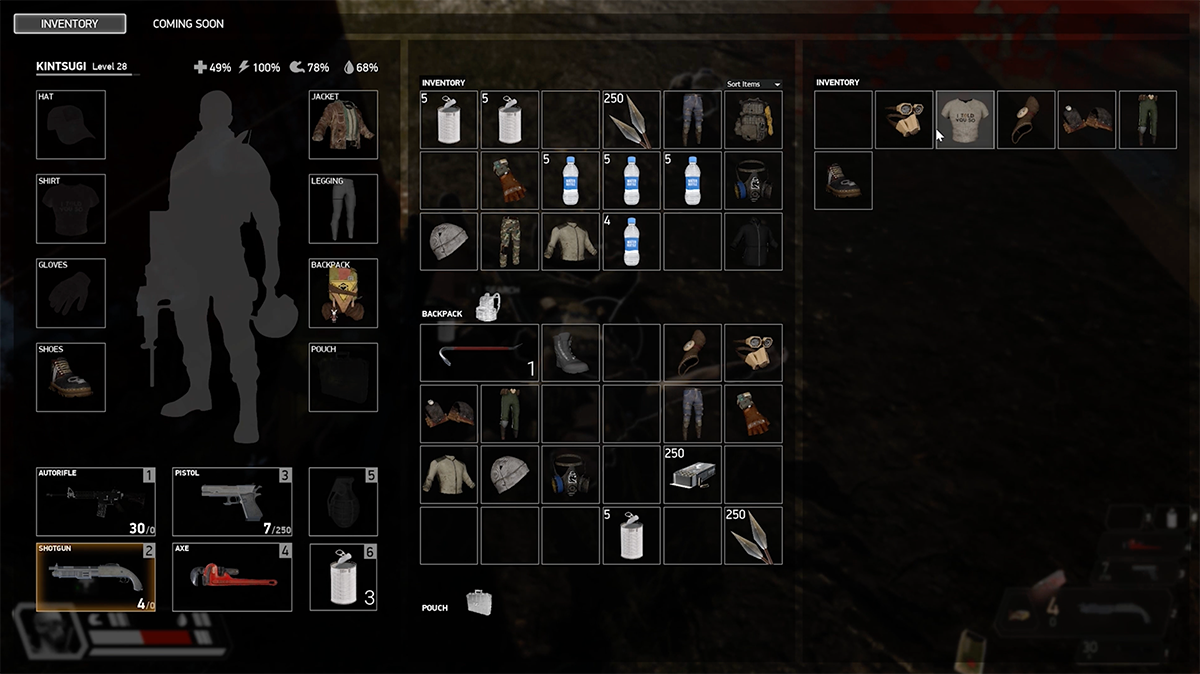Select the Legging equipment slot
The image size is (1200, 674).
click(x=343, y=209)
